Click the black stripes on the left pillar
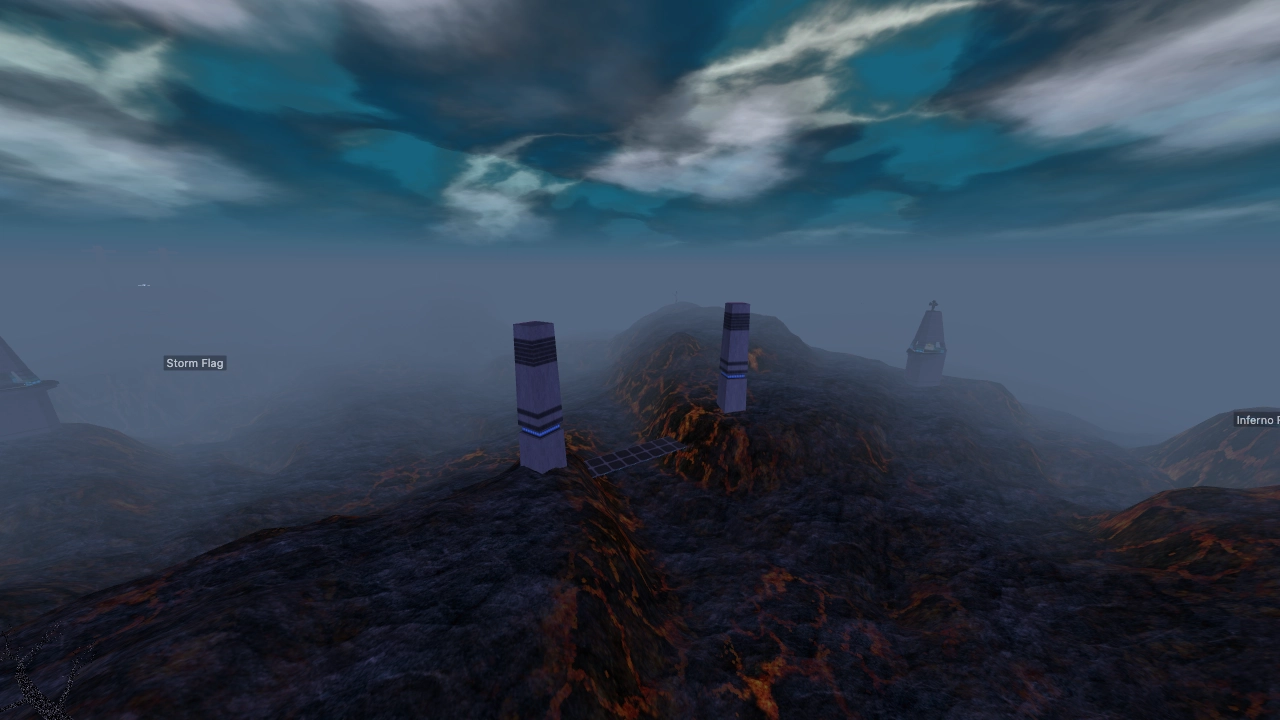The width and height of the screenshot is (1280, 720). 533,353
